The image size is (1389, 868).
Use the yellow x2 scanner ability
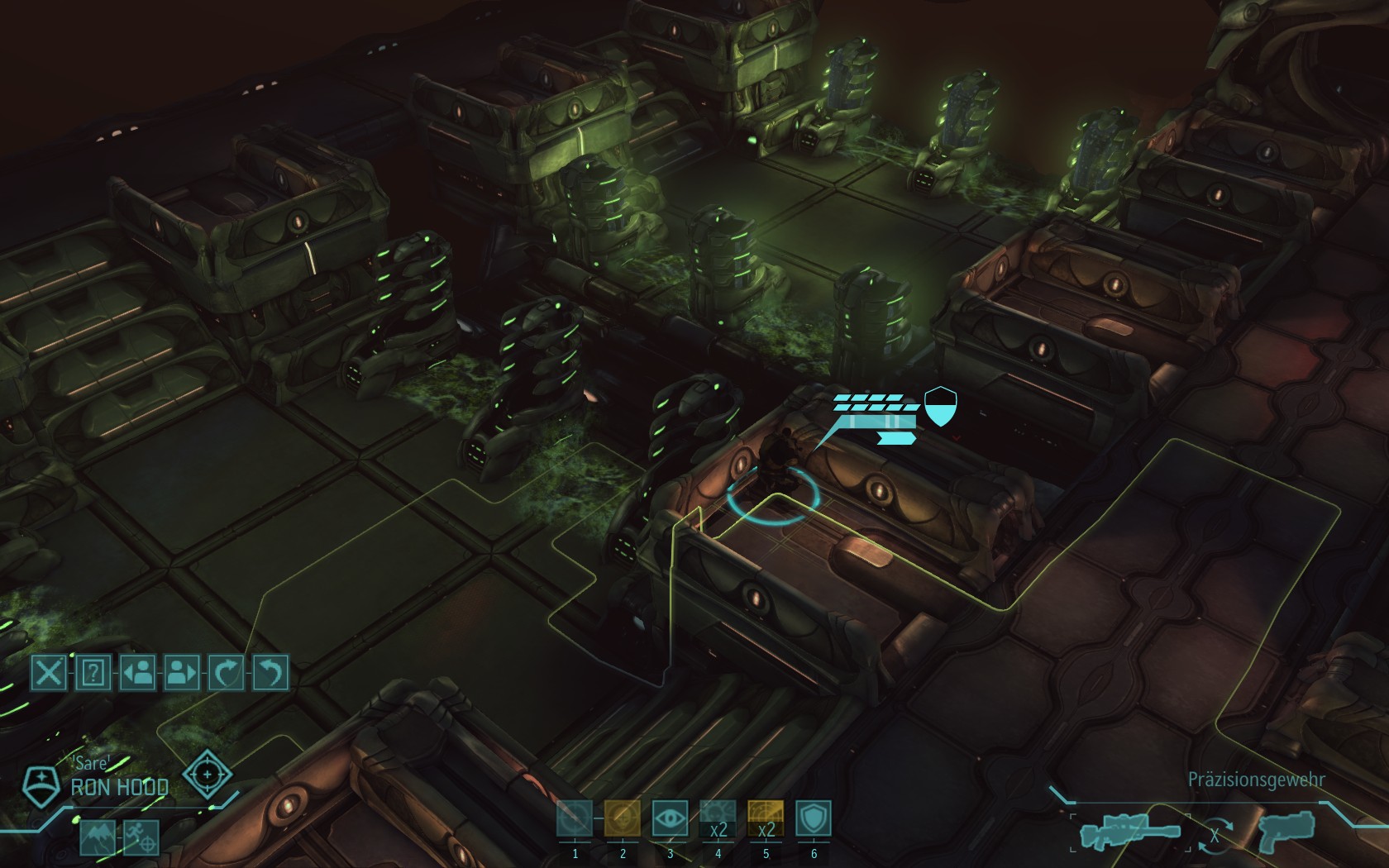(766, 819)
